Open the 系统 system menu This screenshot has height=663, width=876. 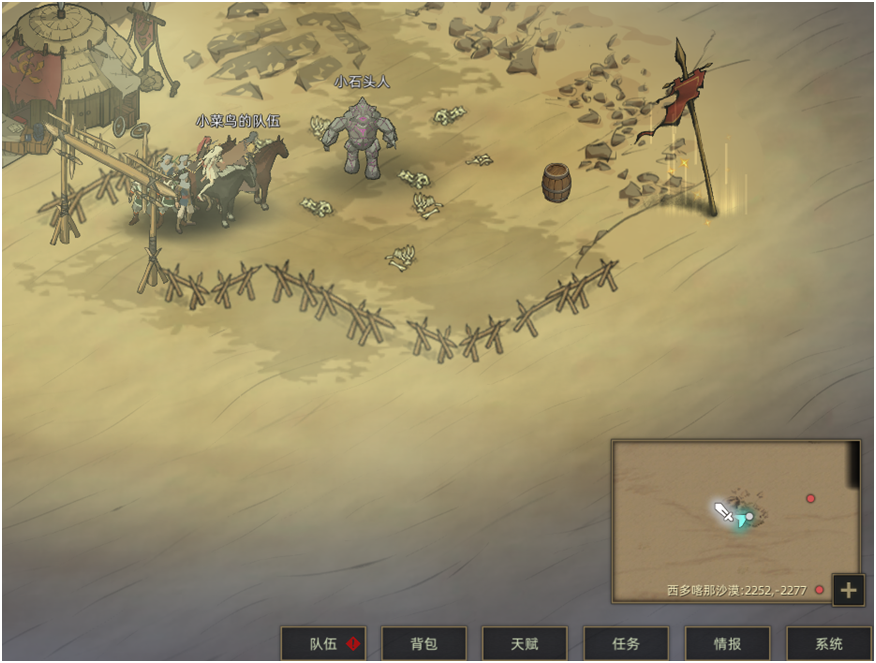pos(828,644)
